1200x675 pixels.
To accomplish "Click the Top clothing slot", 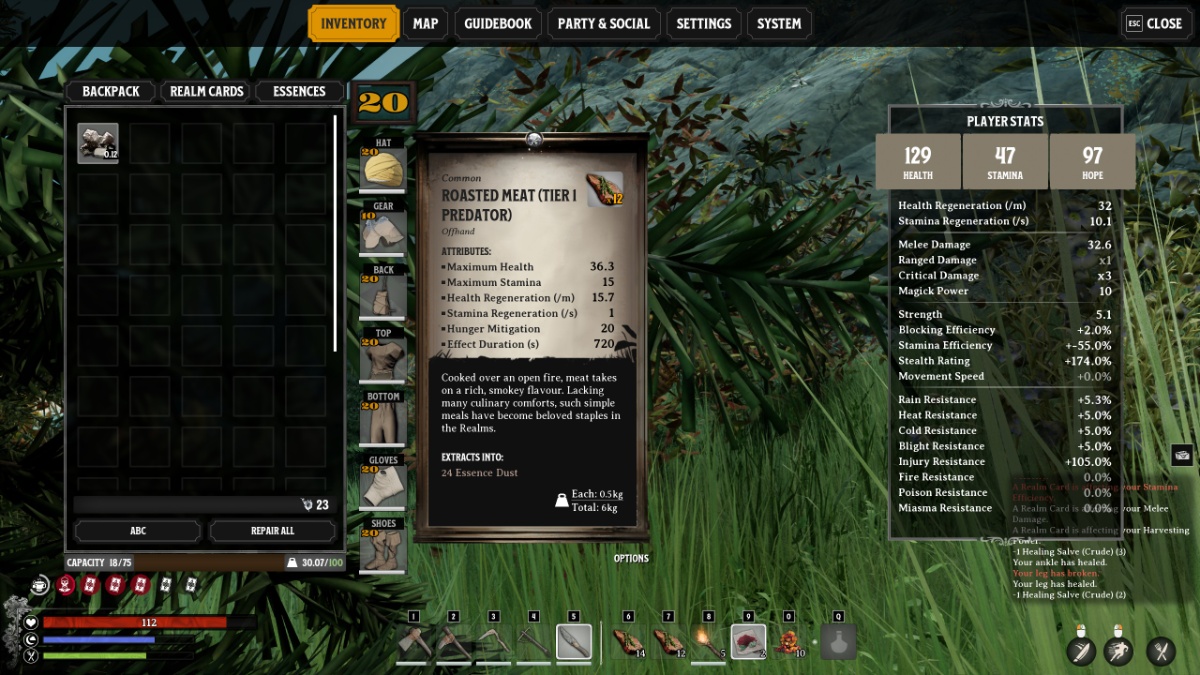I will [x=383, y=358].
